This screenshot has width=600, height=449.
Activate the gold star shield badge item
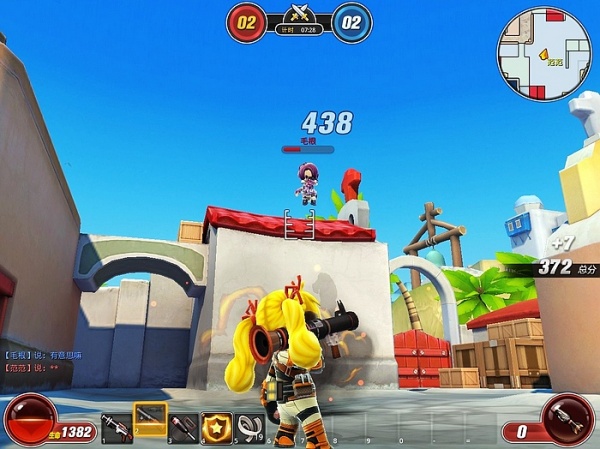(x=217, y=427)
